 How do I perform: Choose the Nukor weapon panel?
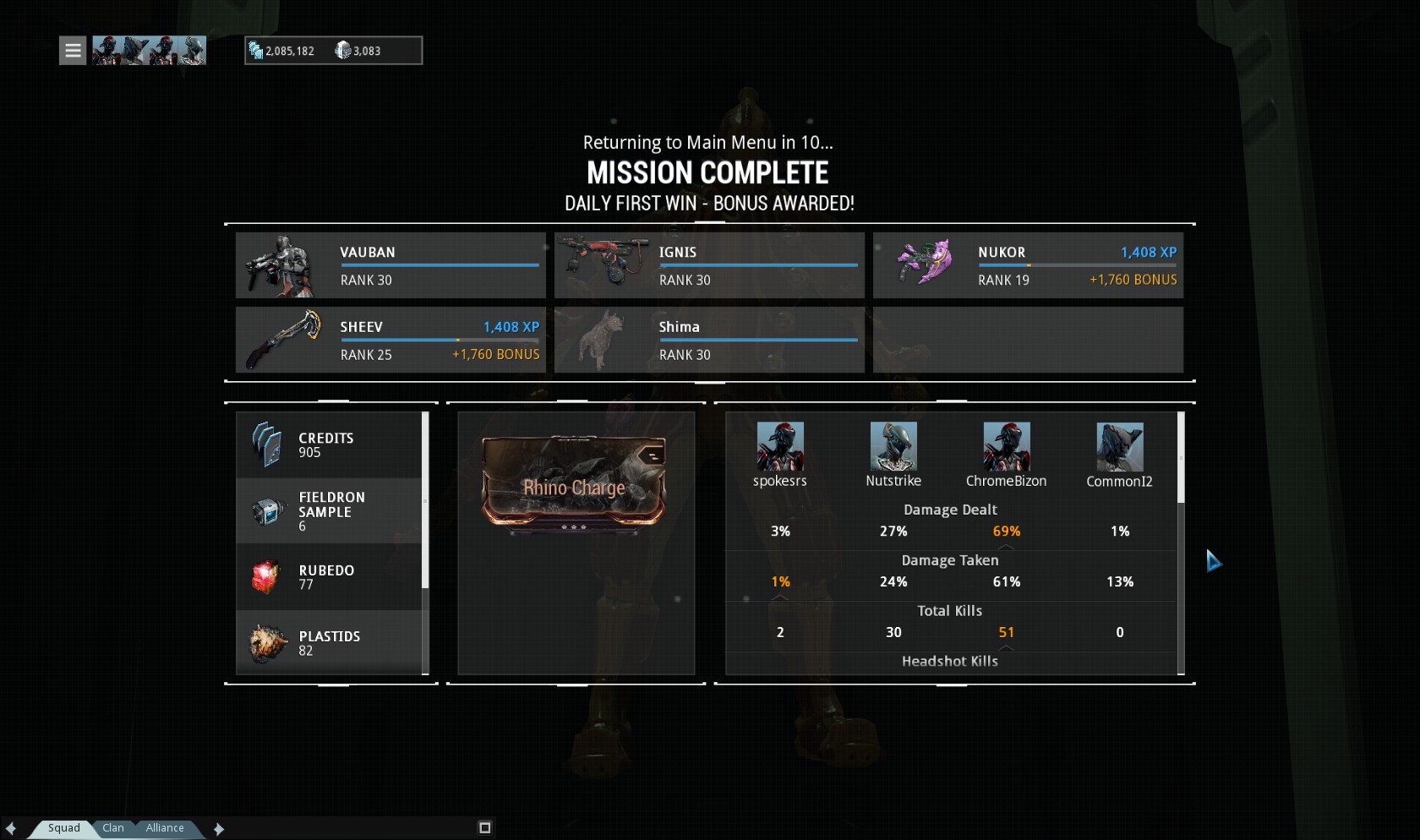(x=1028, y=265)
